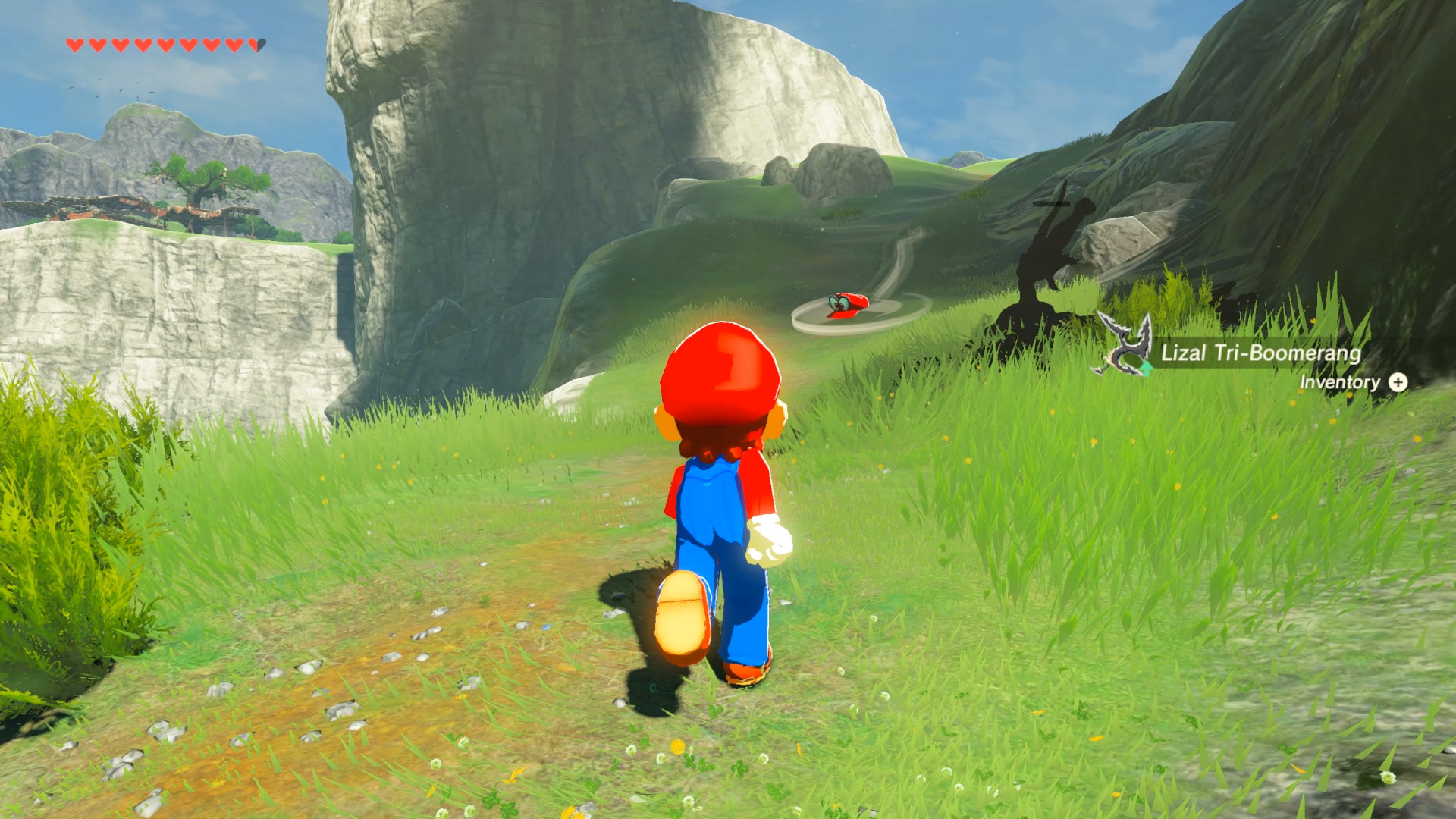This screenshot has height=819, width=1456.
Task: Click the last full heart before the half heart
Action: [234, 43]
